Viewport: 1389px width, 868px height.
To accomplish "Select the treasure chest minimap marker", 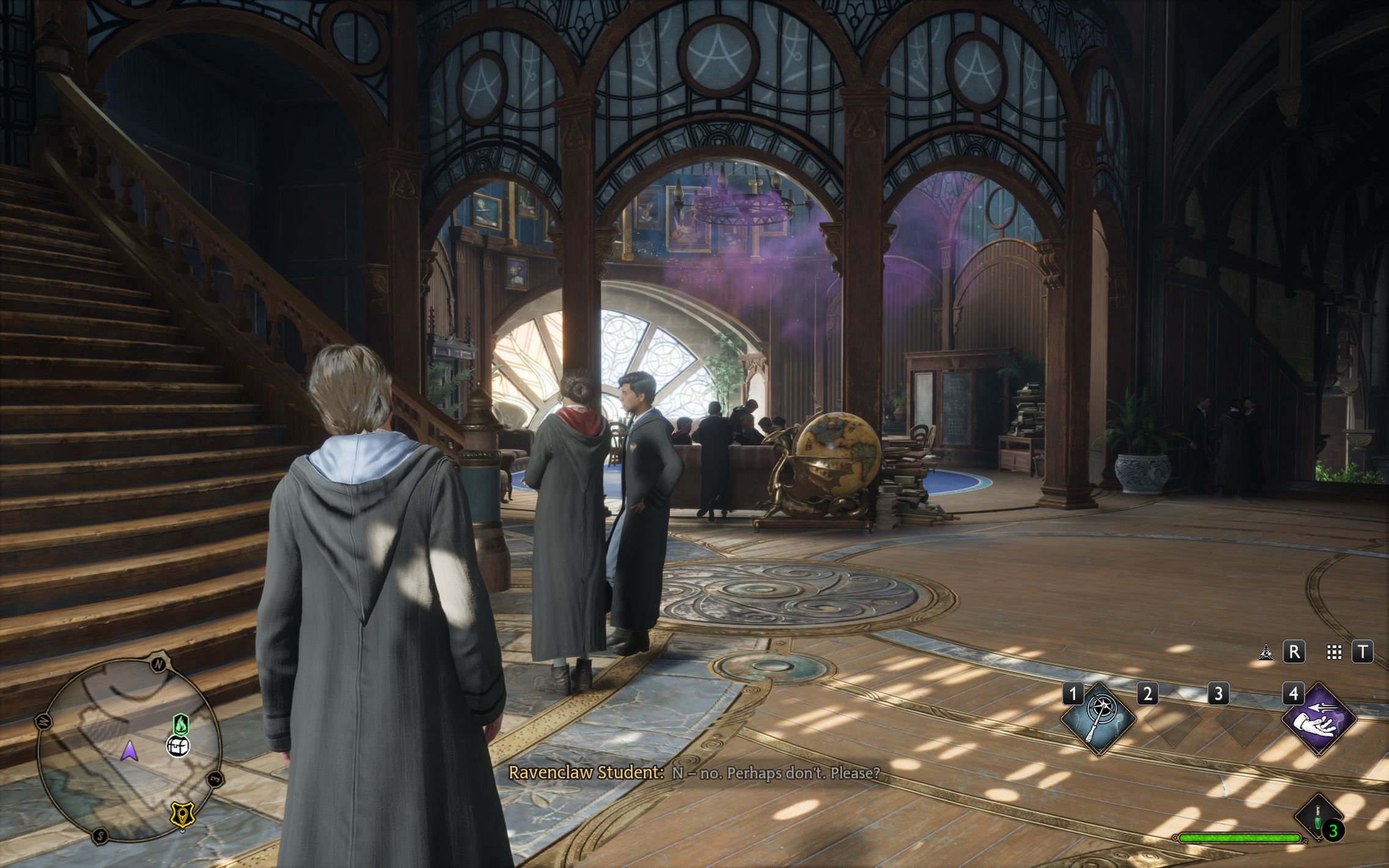I will (178, 746).
